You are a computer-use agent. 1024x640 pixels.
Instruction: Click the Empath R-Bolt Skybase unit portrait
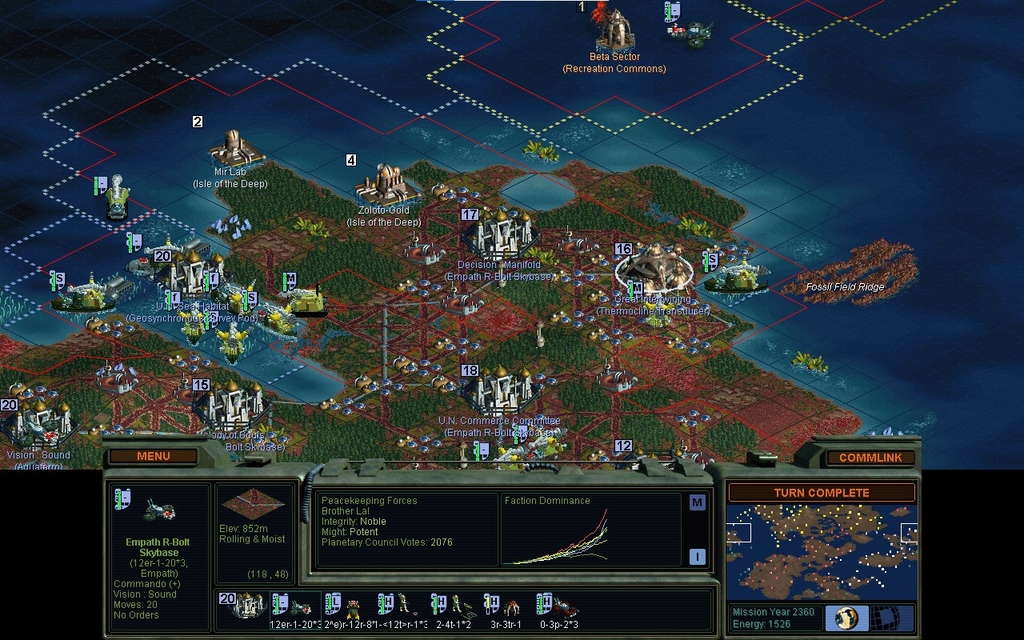click(160, 509)
